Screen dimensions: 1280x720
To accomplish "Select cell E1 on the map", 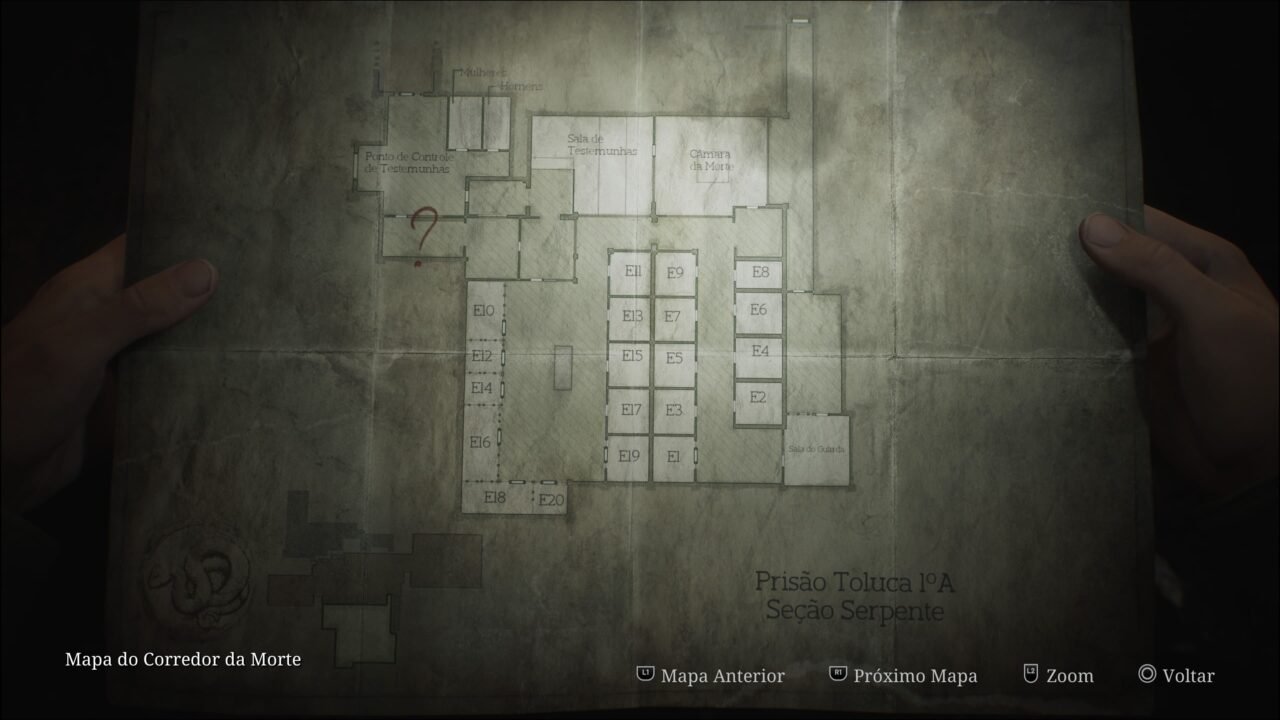I will pos(671,458).
